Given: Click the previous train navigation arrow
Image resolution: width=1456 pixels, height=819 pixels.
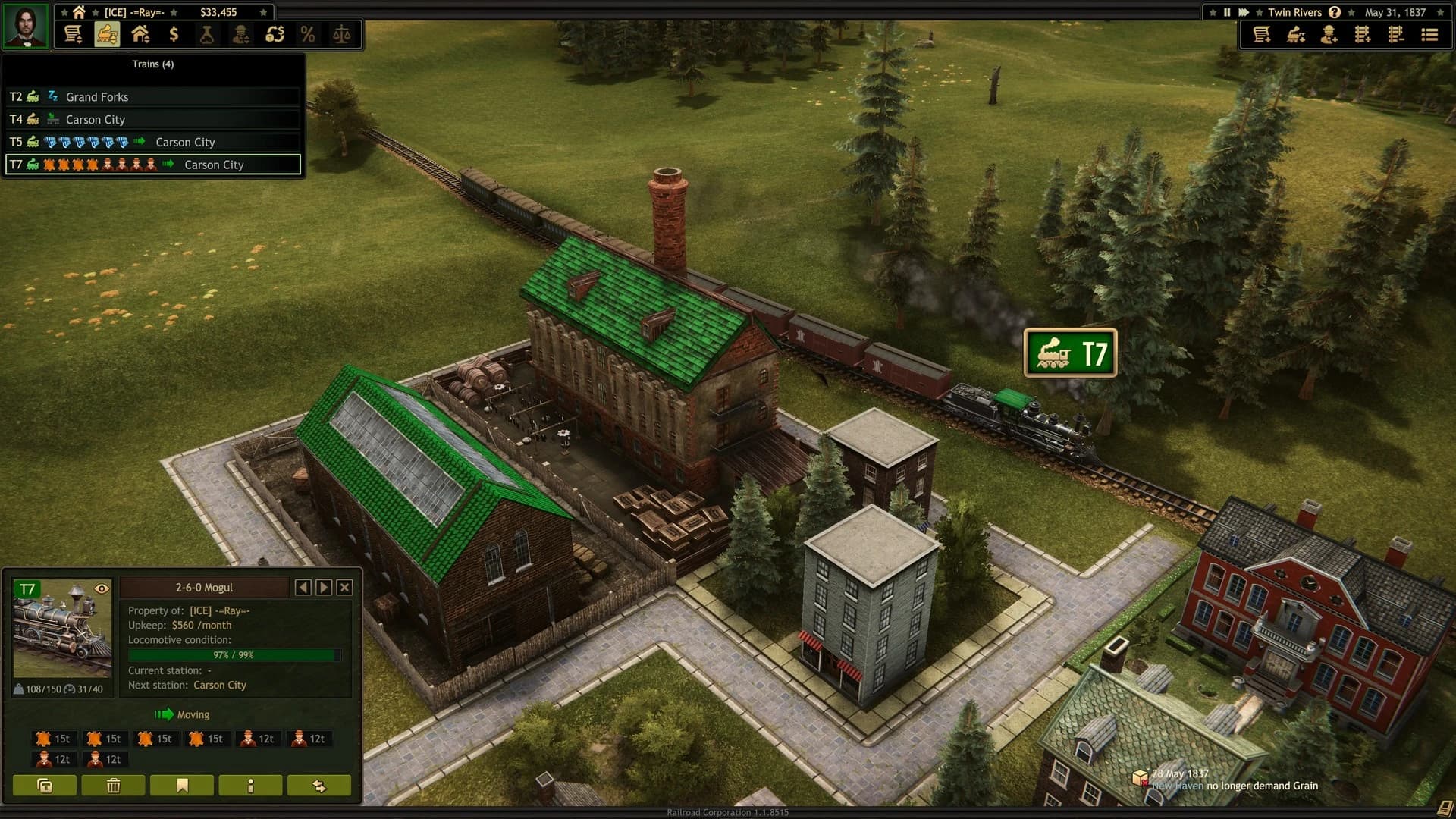Looking at the screenshot, I should coord(305,587).
